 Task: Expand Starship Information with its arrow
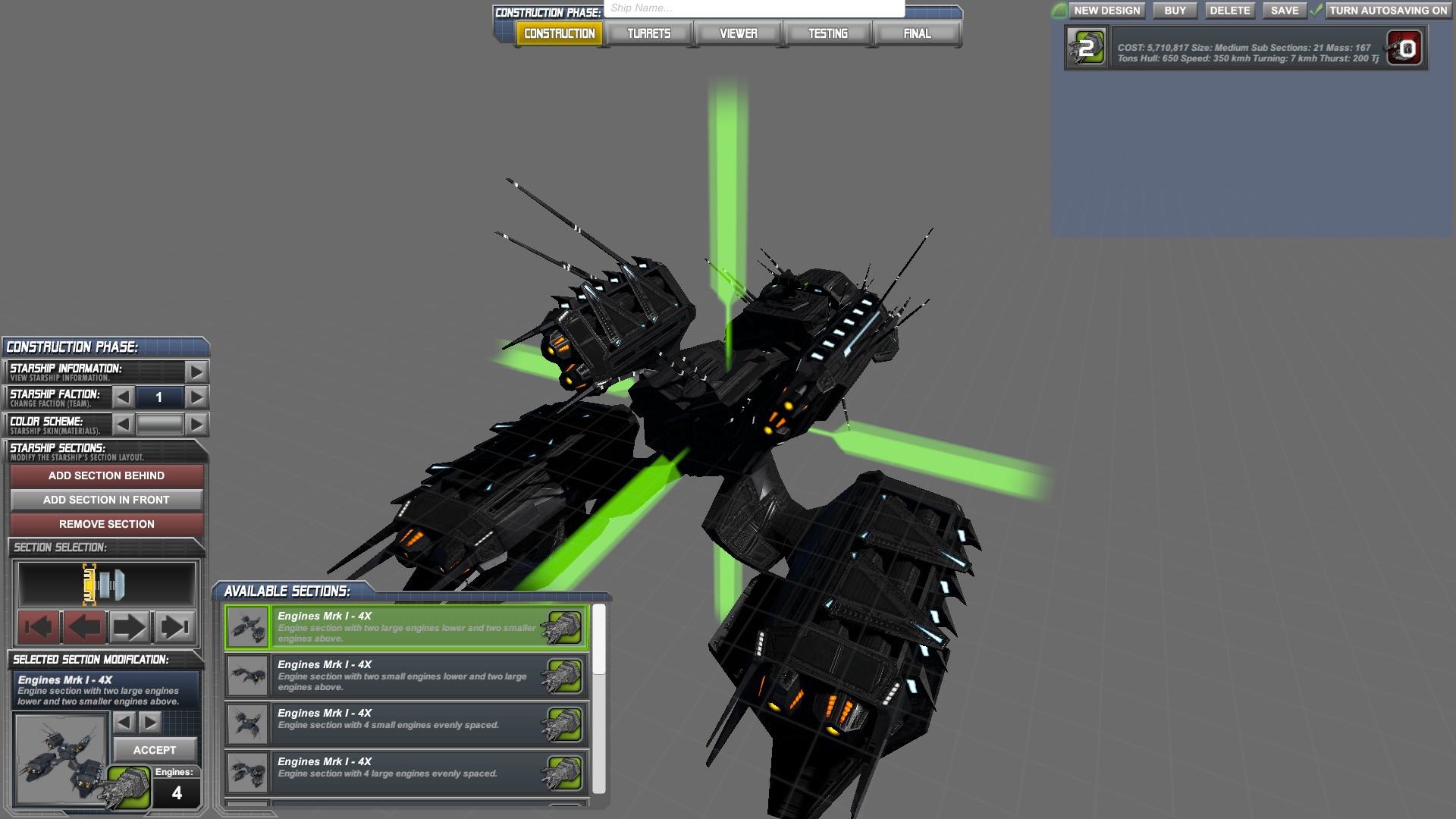click(193, 372)
